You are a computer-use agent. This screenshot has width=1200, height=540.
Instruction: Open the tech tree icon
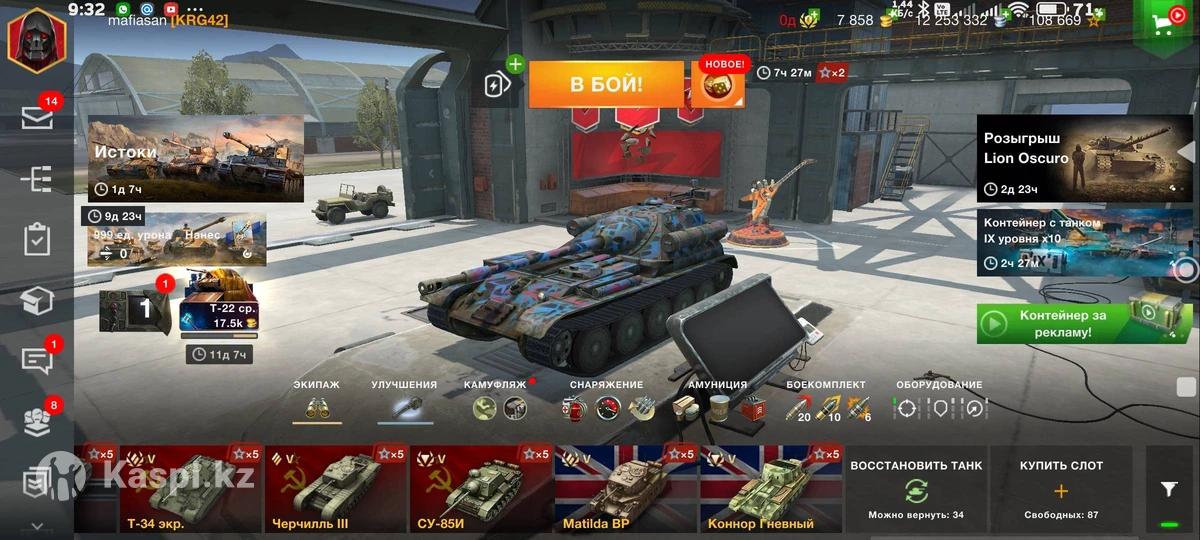coord(37,179)
